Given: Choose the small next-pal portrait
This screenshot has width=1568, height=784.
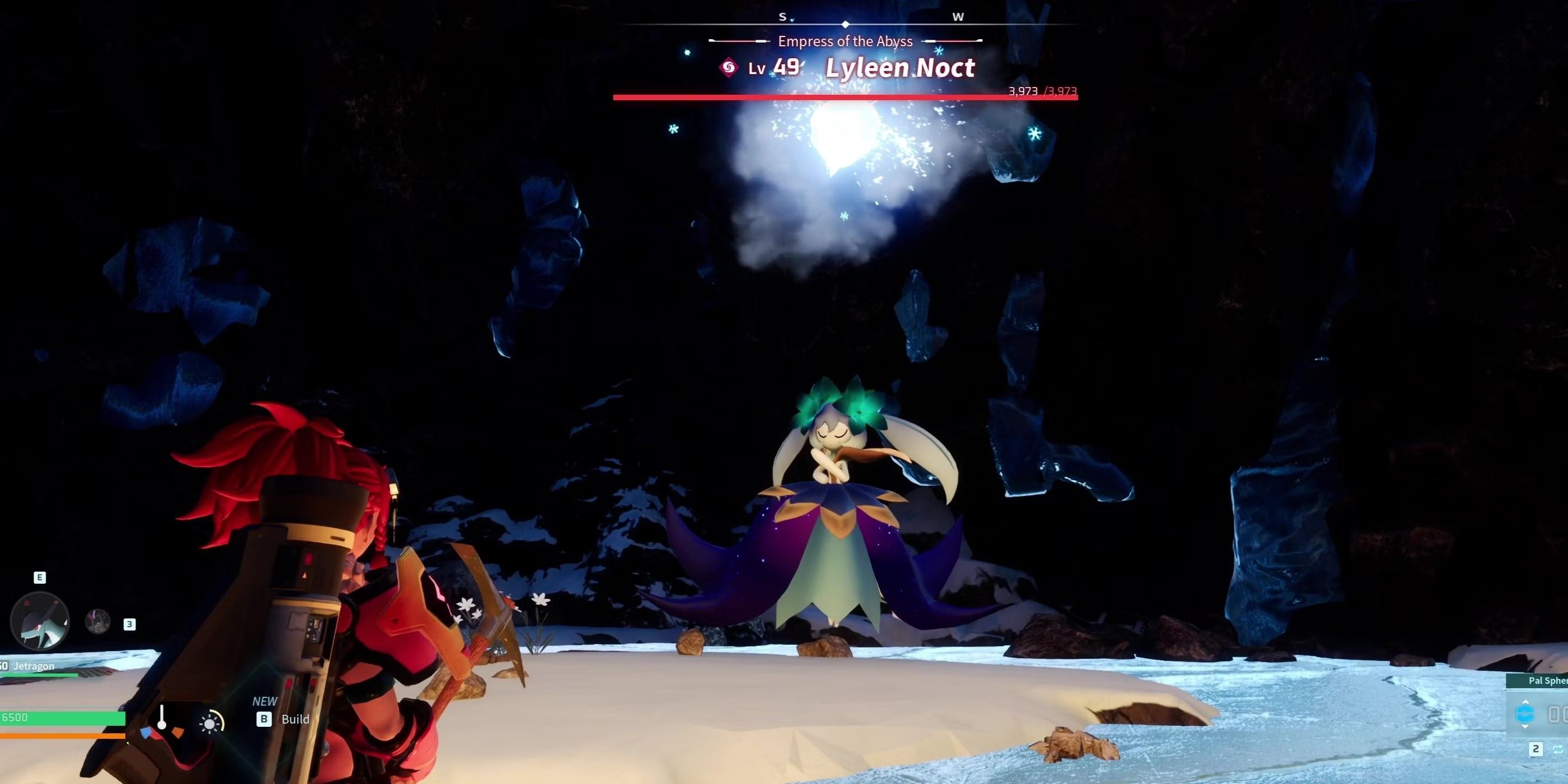Looking at the screenshot, I should coord(97,621).
